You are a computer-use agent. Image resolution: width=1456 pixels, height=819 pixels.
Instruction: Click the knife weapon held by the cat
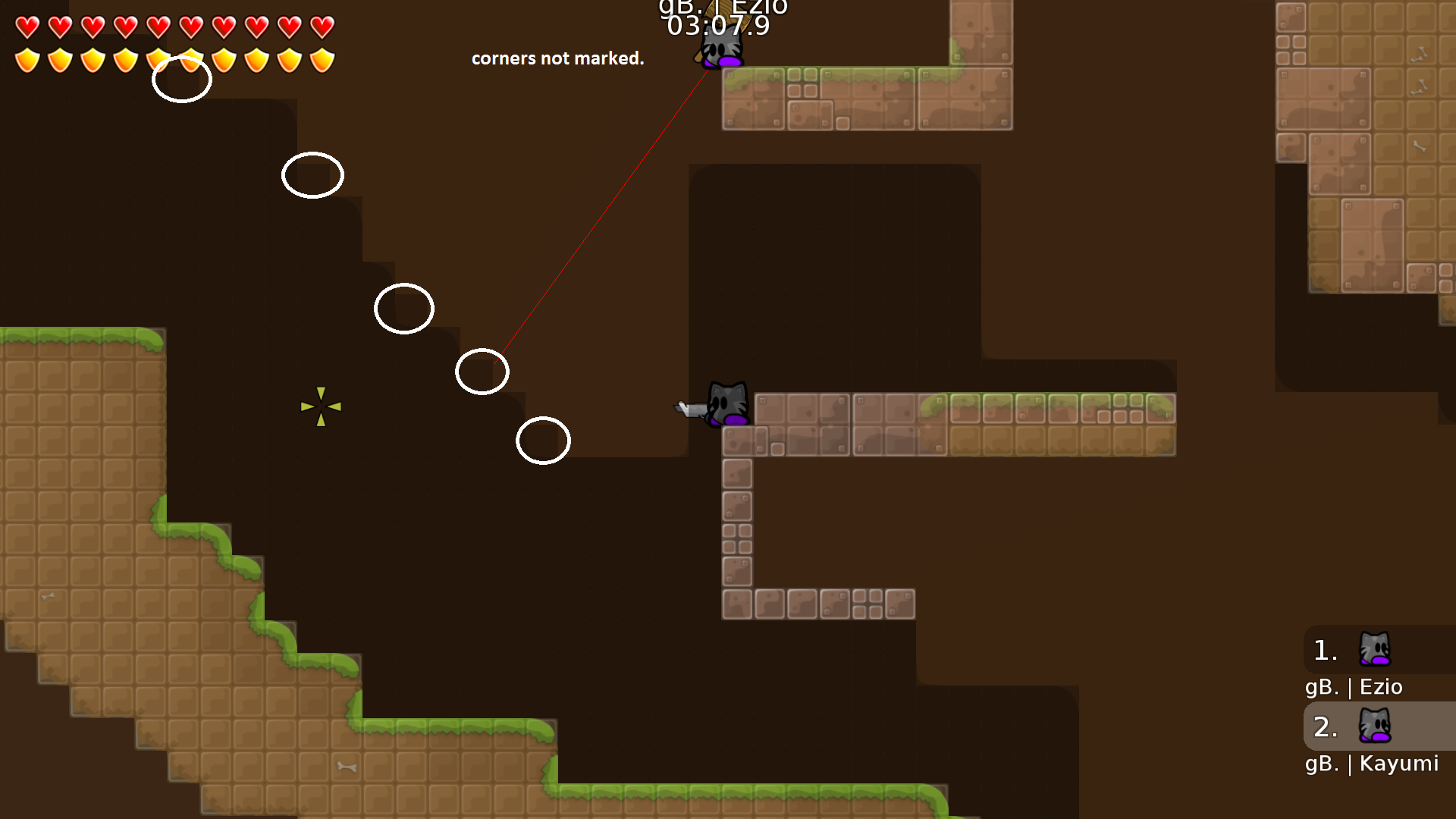[x=689, y=408]
